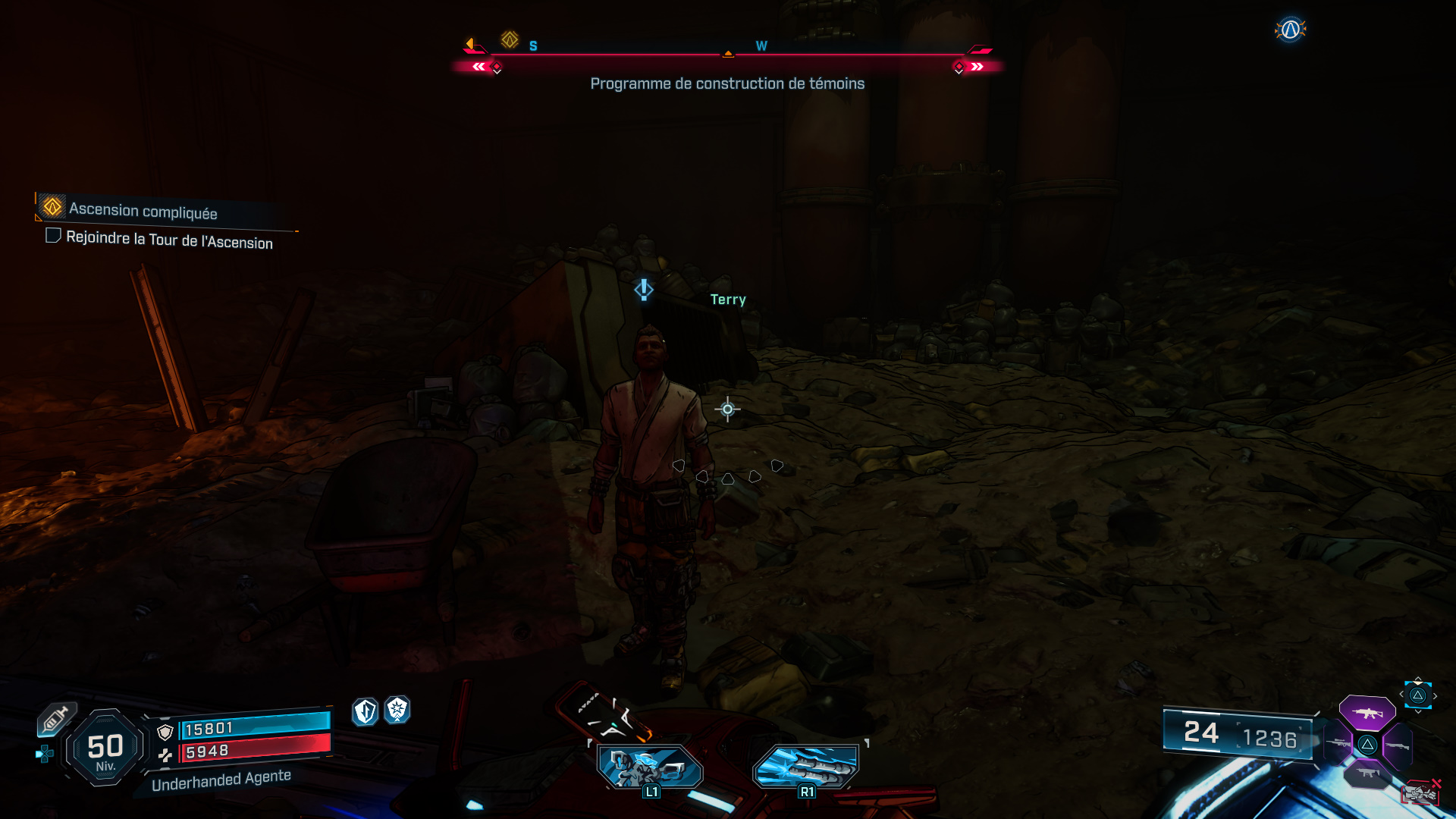Click the Borderlands vault emblem top right

[x=1289, y=29]
